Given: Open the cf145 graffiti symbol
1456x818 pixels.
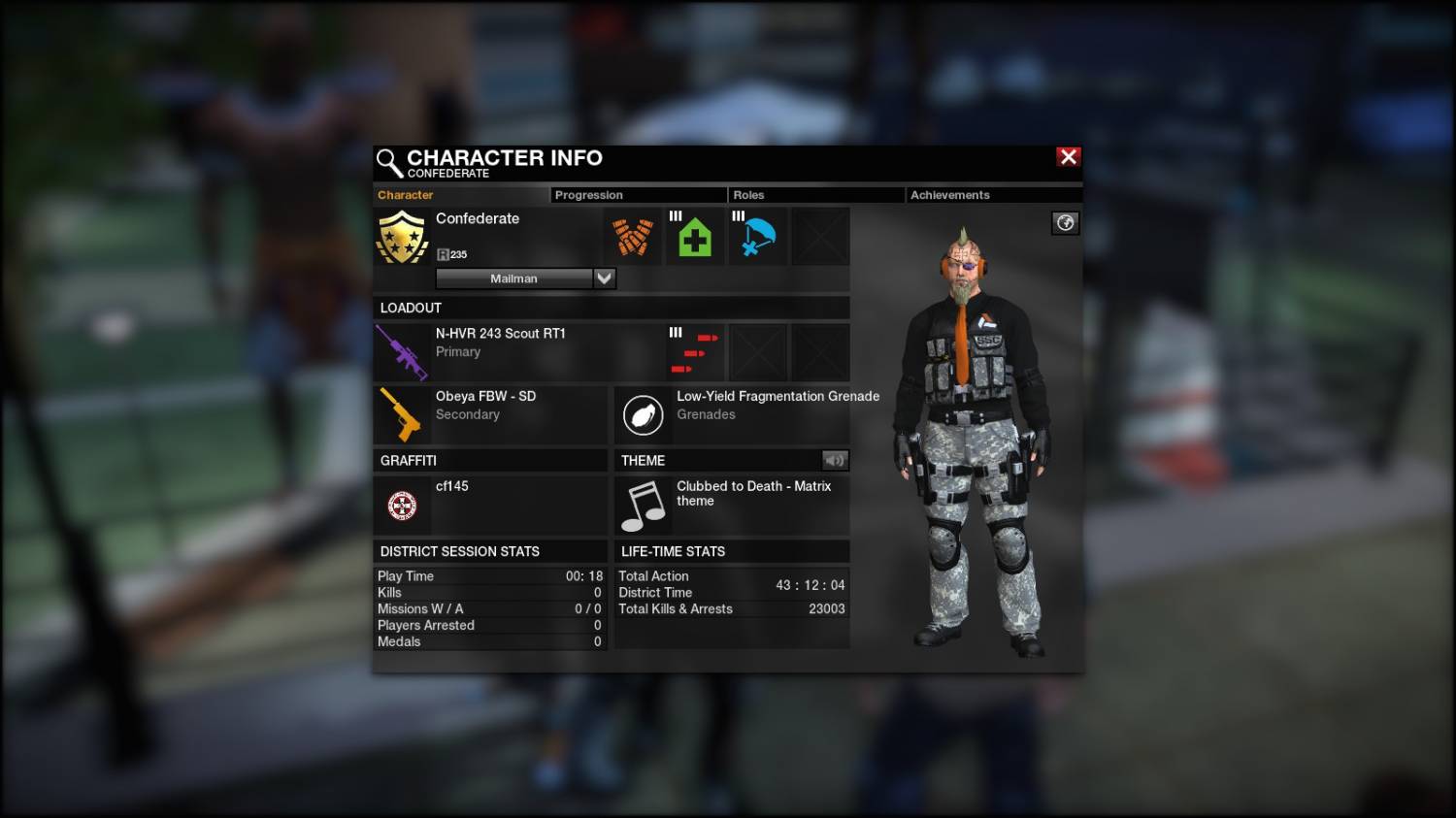Looking at the screenshot, I should pyautogui.click(x=402, y=505).
